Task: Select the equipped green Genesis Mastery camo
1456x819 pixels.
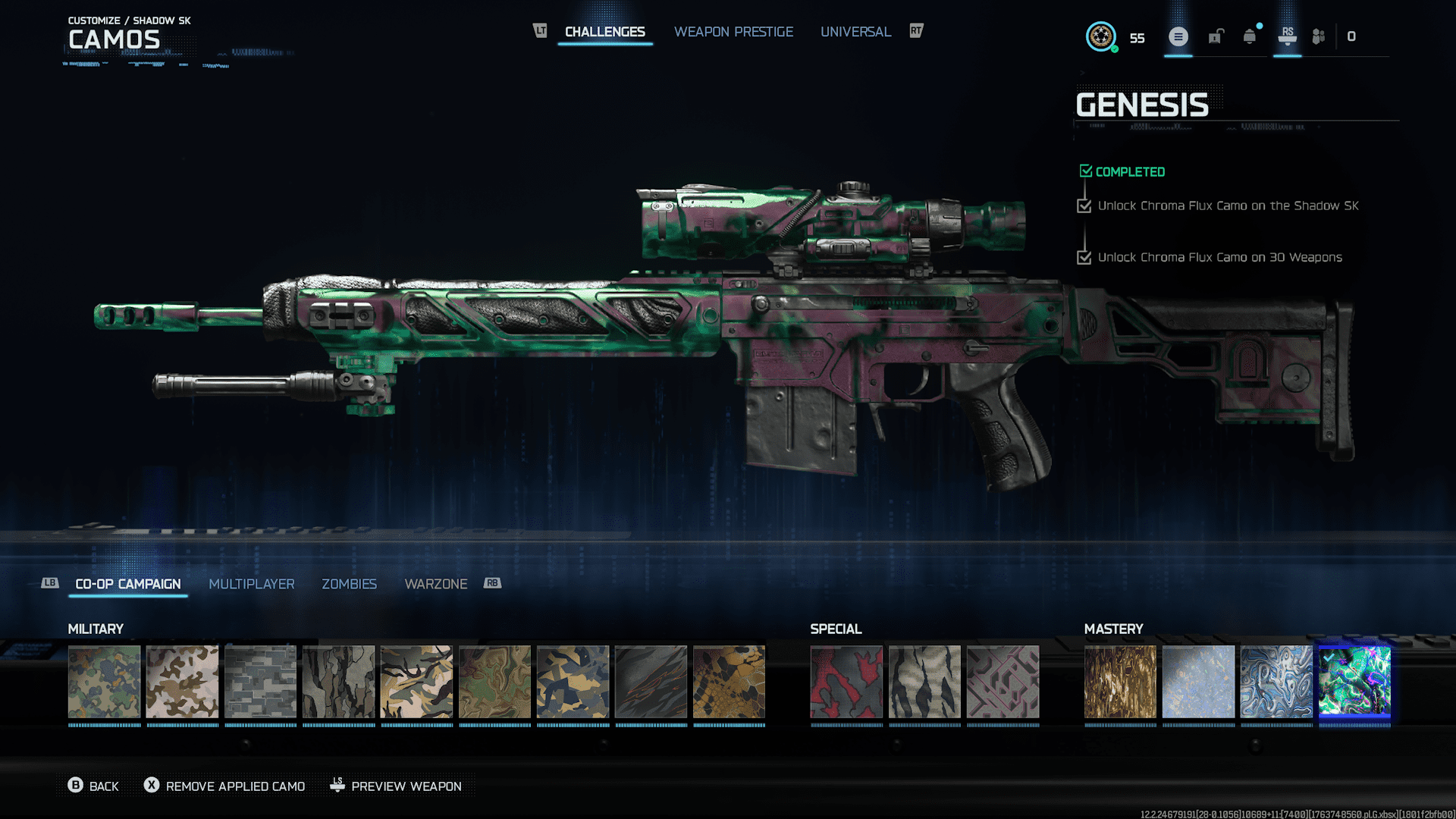Action: click(1354, 682)
